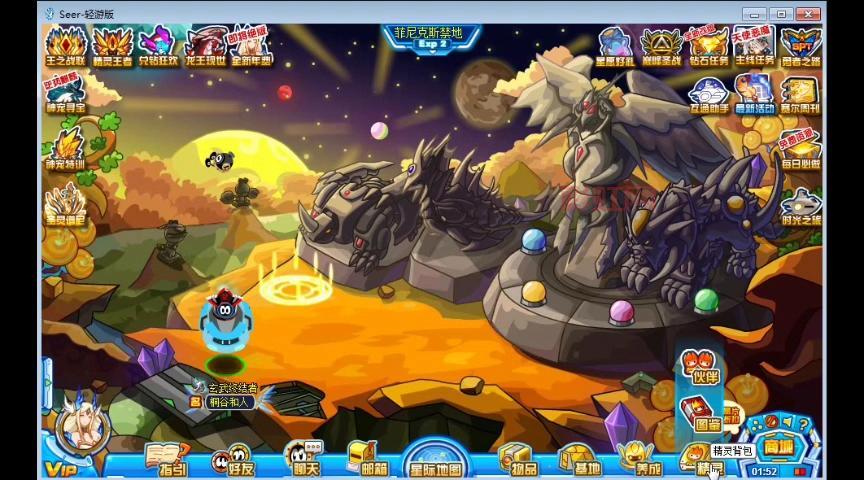Open the 商城 shop button

(x=779, y=445)
